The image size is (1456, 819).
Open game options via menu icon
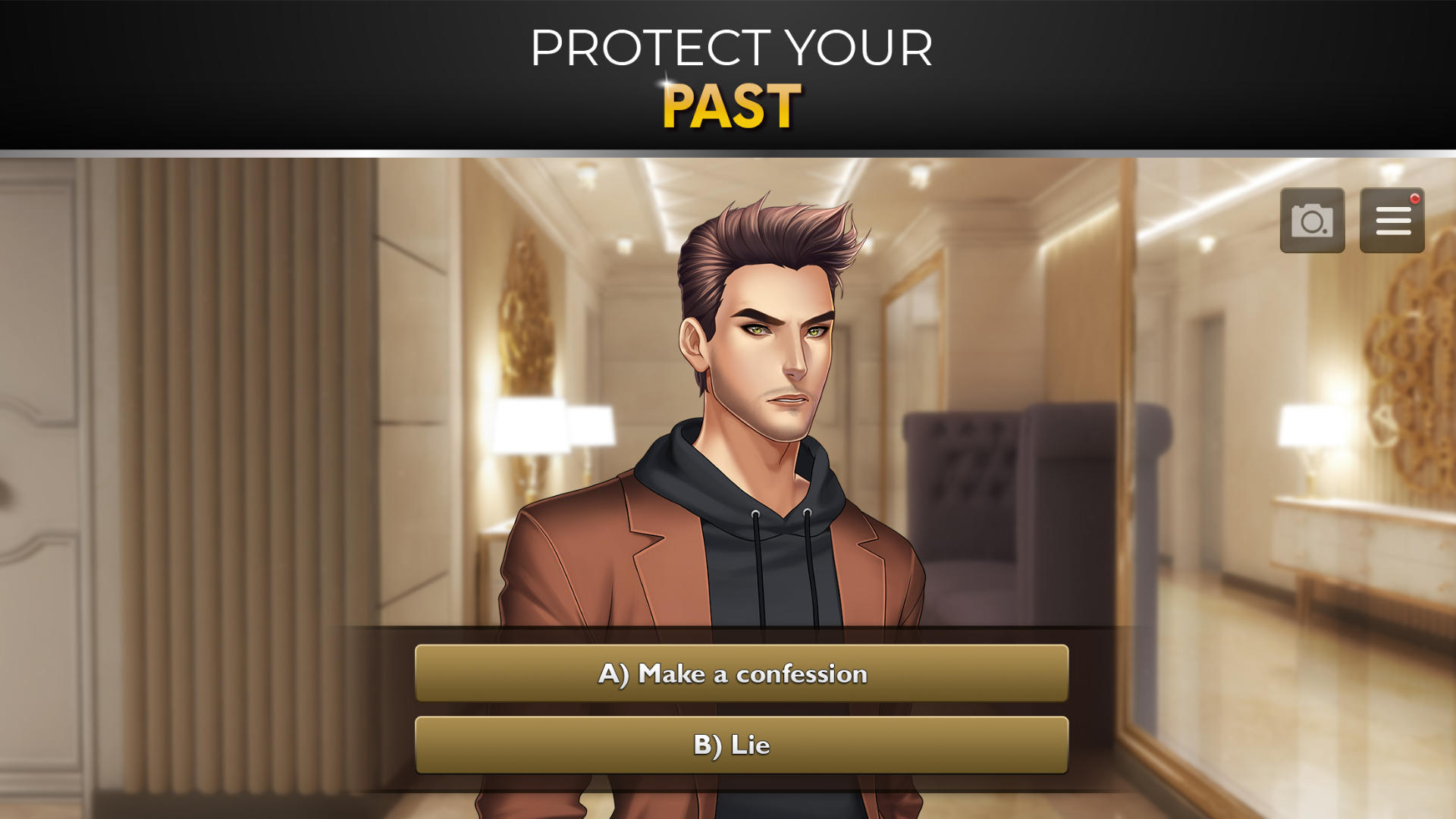click(x=1392, y=221)
